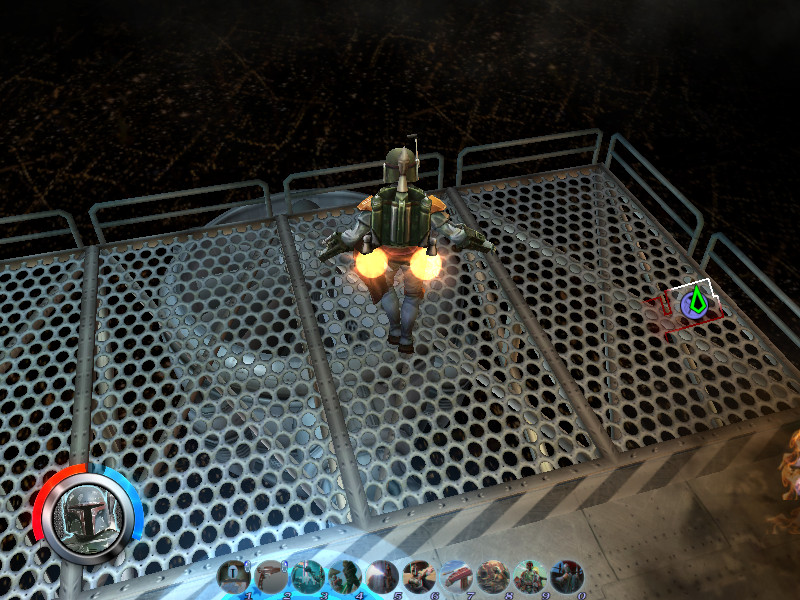Activate the last hotbar ability numbered 0
Image resolution: width=800 pixels, height=600 pixels.
click(x=566, y=577)
